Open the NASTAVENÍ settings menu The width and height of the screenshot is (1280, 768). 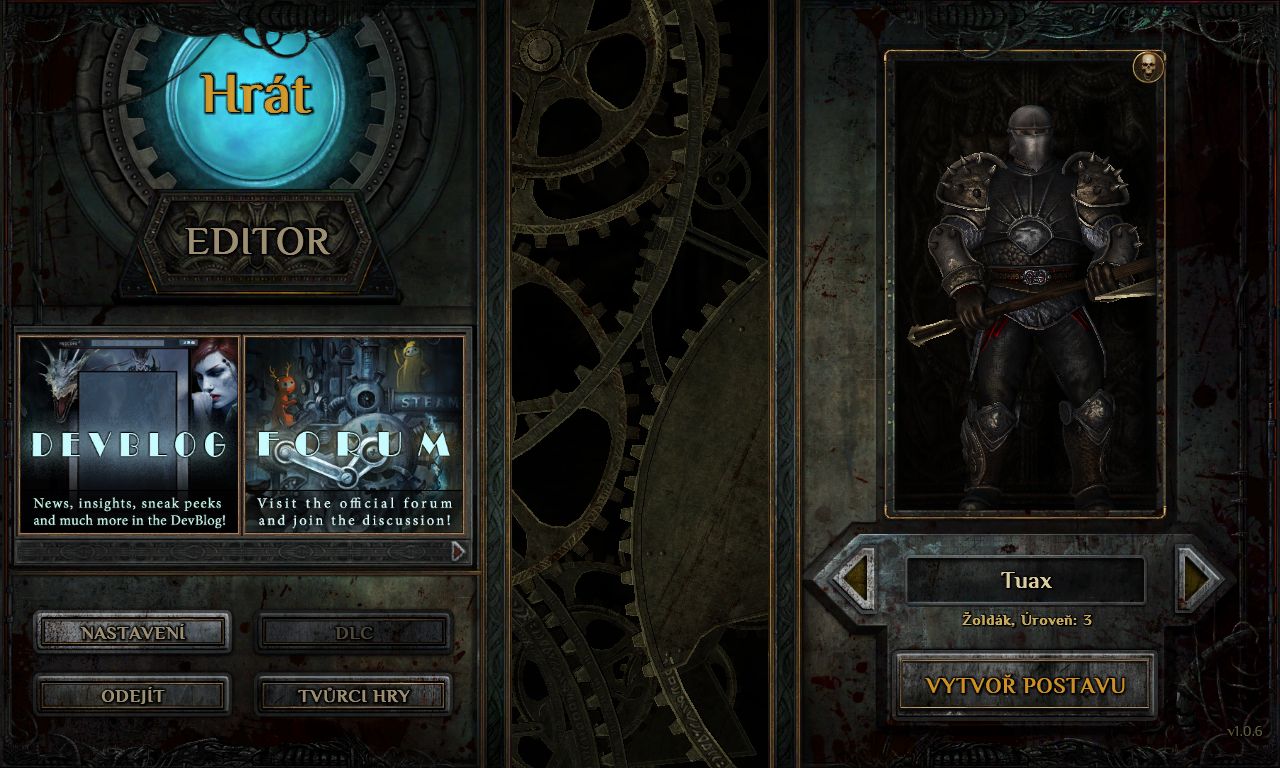[x=133, y=632]
